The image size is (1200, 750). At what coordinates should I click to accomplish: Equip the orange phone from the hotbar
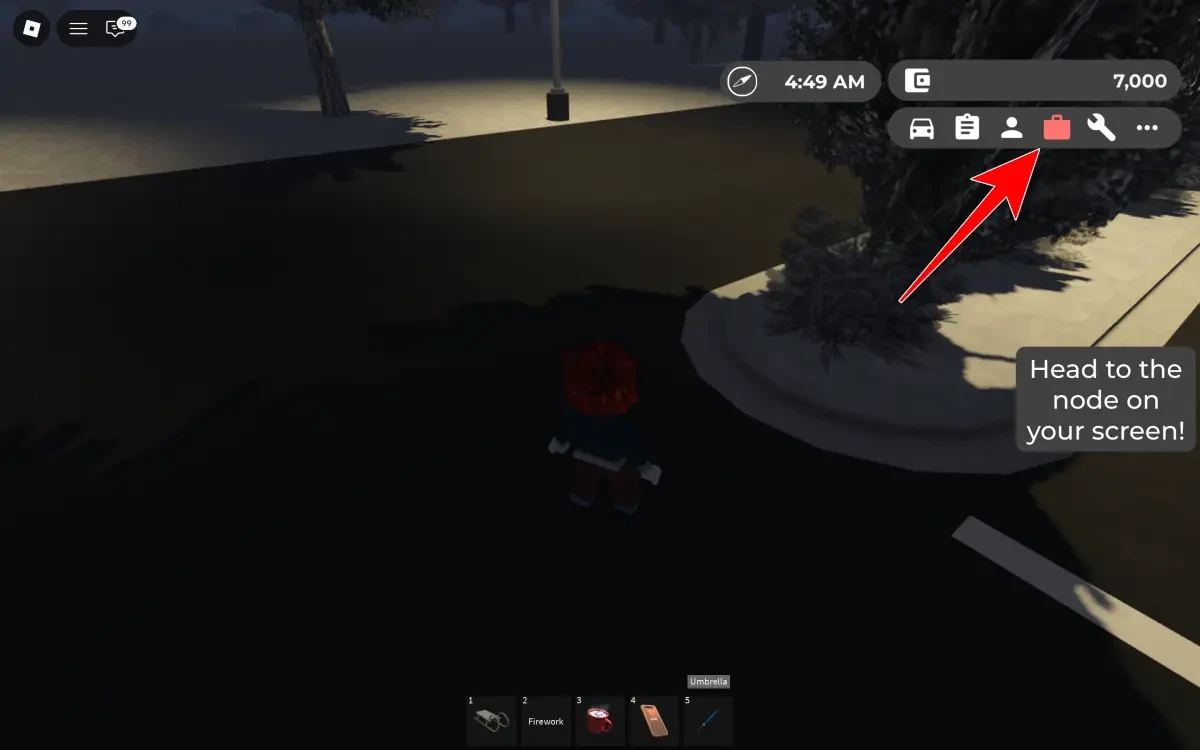[653, 720]
